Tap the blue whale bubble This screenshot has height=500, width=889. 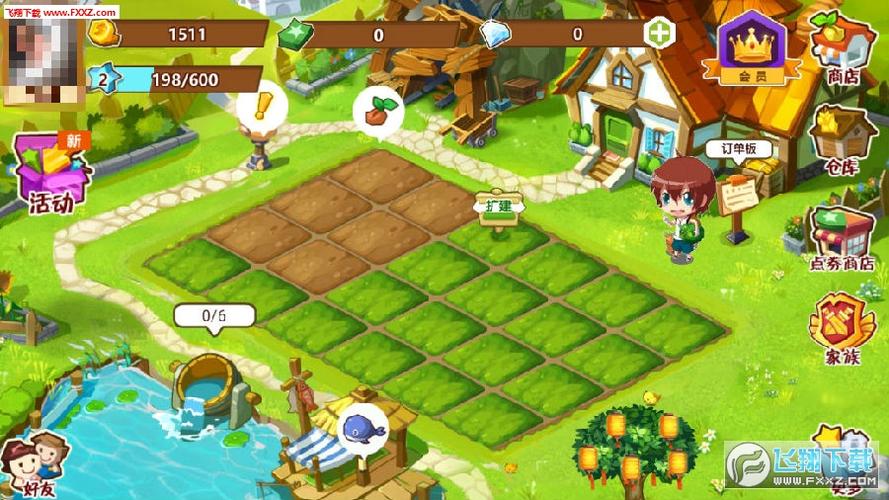[361, 428]
